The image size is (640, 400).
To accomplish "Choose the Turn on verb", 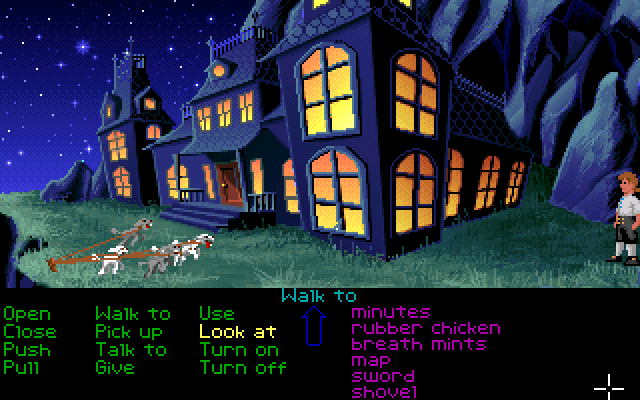I will coord(239,350).
